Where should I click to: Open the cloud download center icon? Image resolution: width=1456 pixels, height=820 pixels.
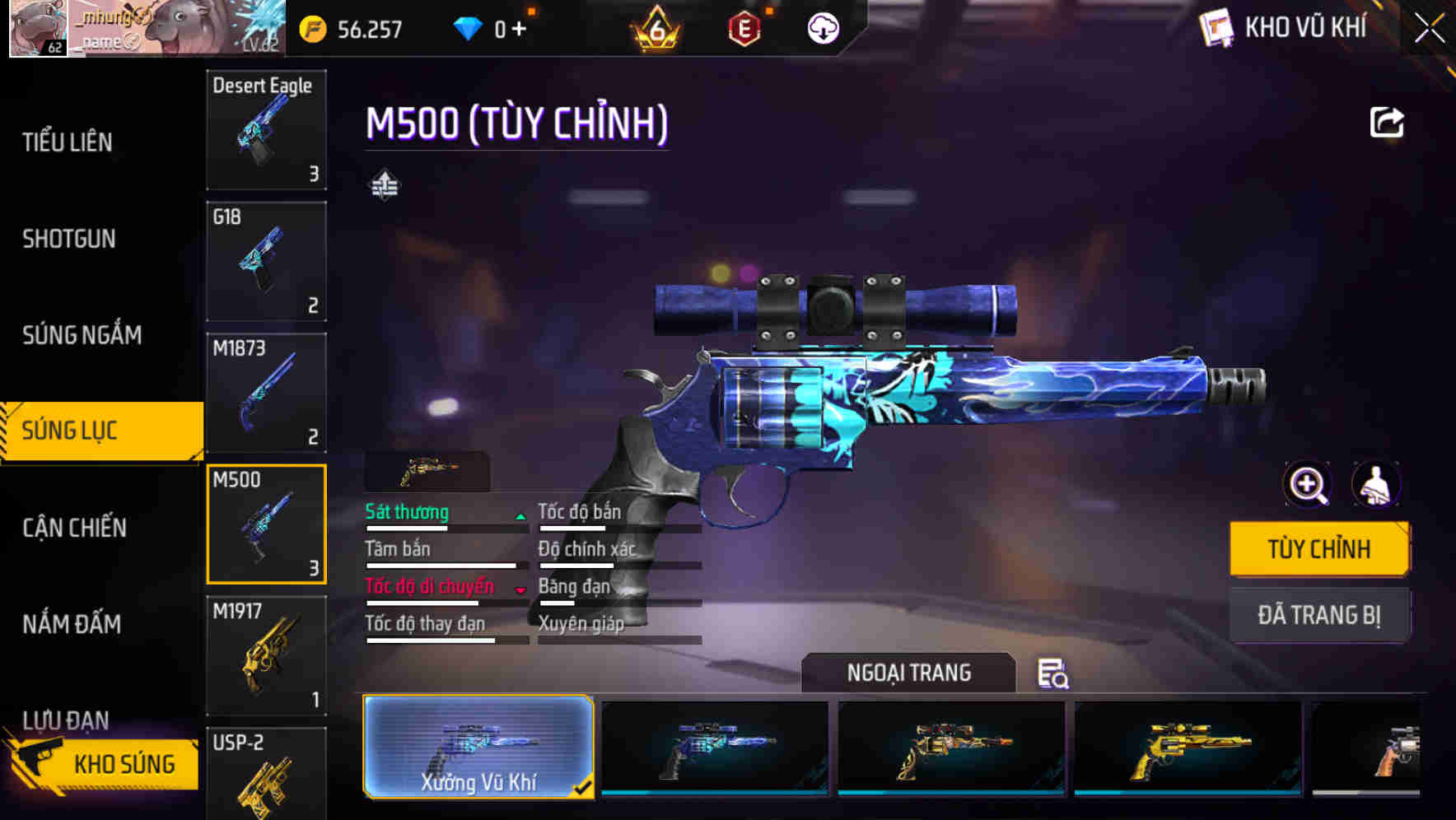click(823, 28)
